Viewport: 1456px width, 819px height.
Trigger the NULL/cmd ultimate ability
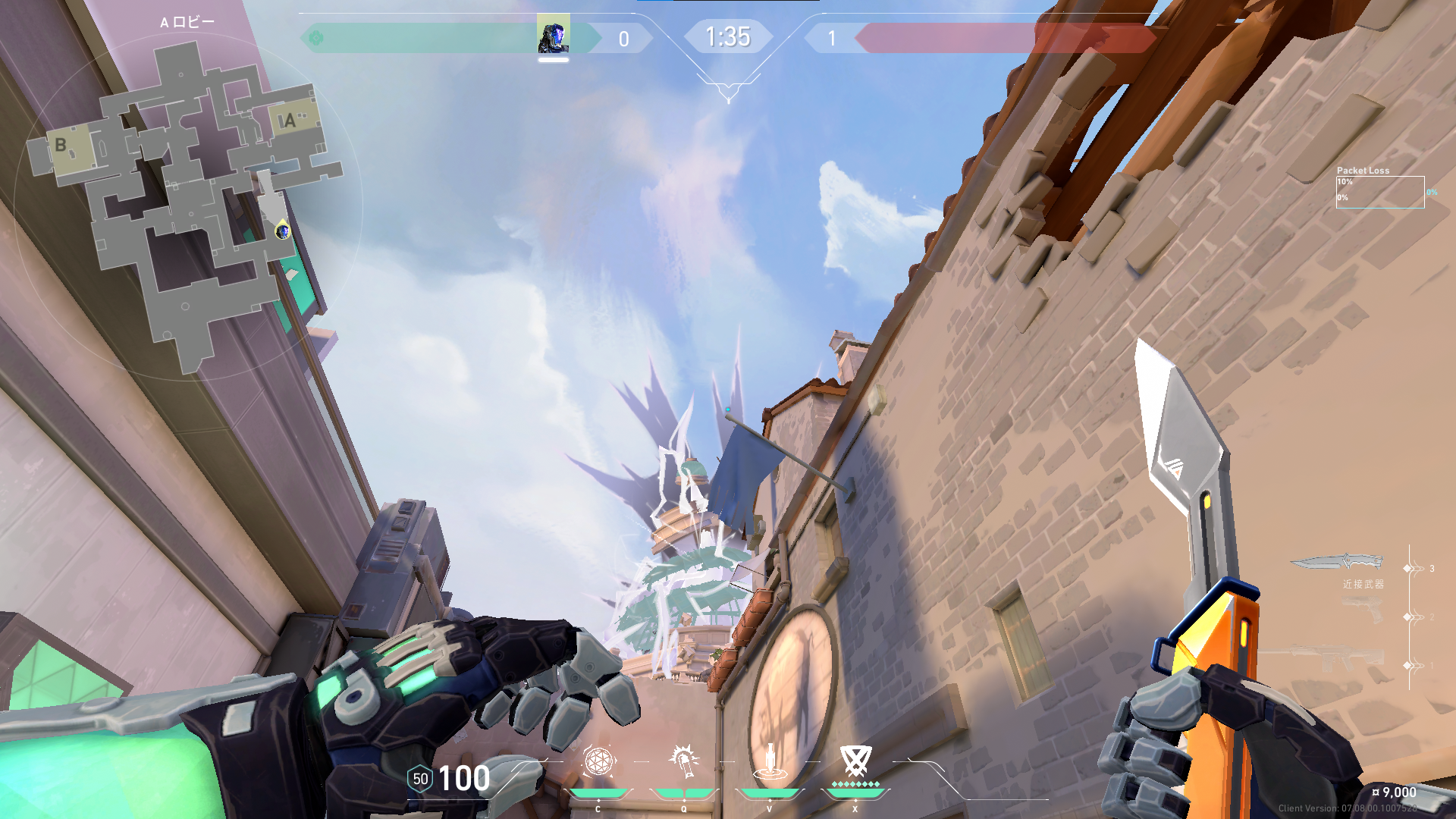(x=855, y=762)
